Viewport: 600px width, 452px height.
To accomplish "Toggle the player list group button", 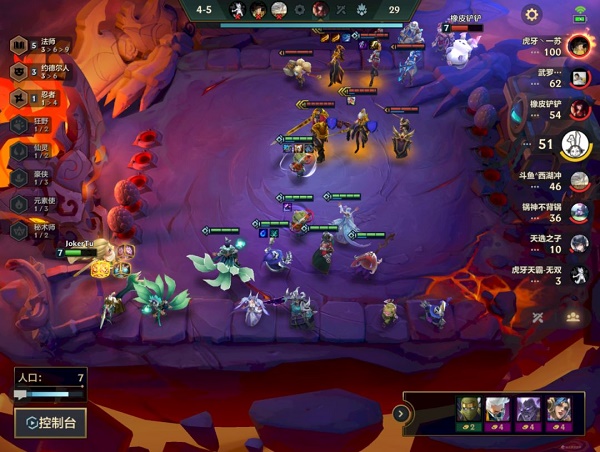I will coord(573,317).
